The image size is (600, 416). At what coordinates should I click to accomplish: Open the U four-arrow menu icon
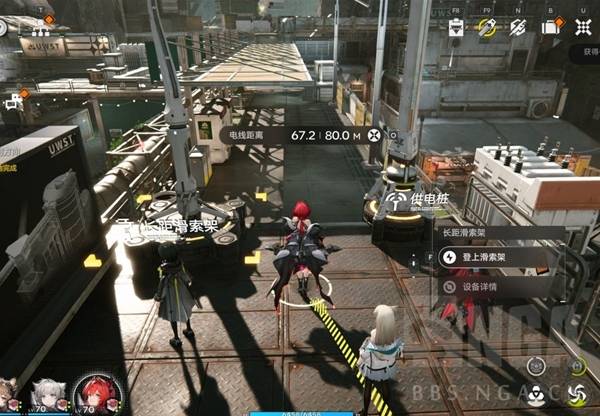tap(583, 29)
